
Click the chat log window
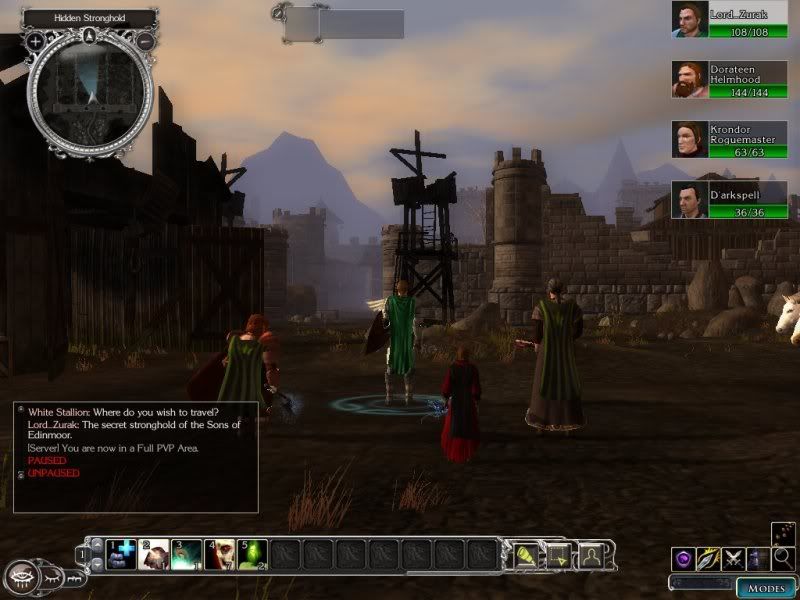point(135,457)
